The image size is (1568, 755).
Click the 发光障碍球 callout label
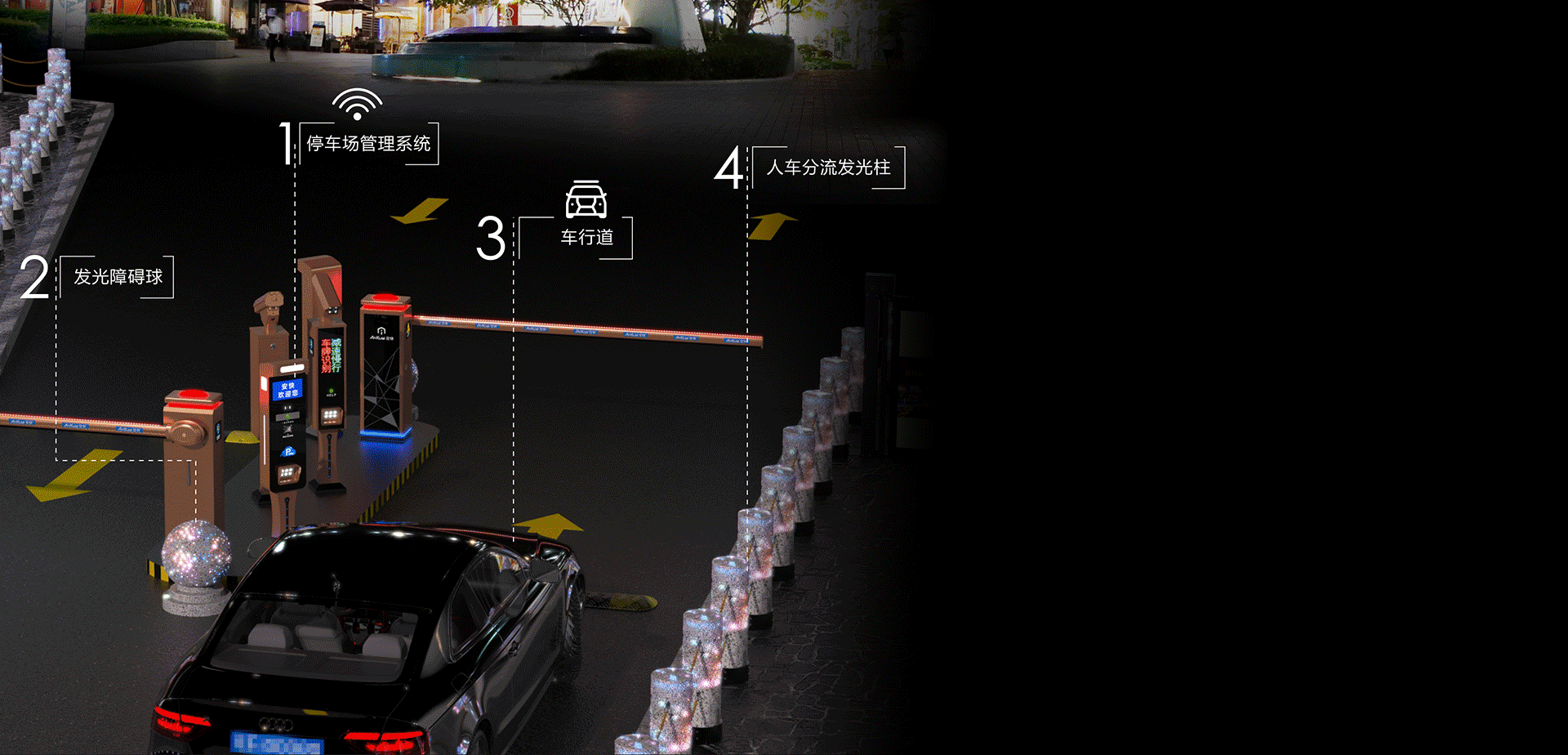pyautogui.click(x=118, y=277)
